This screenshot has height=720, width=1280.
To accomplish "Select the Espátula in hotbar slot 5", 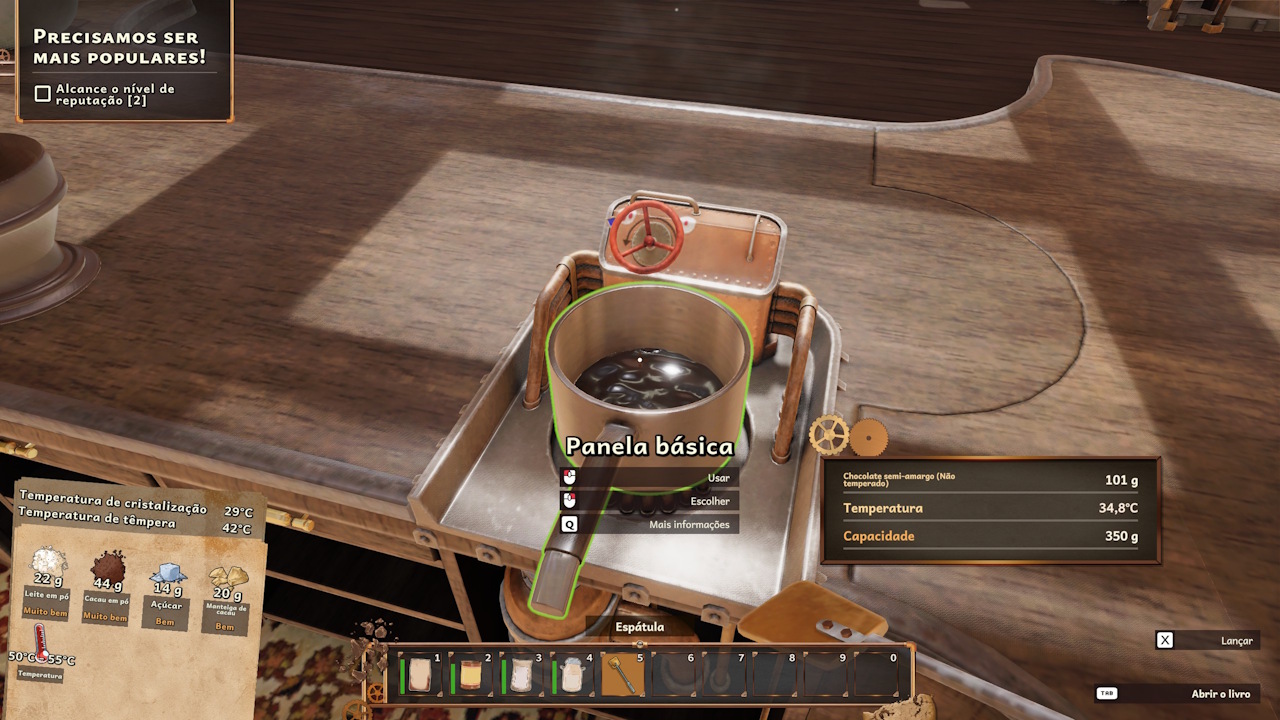I will (622, 675).
